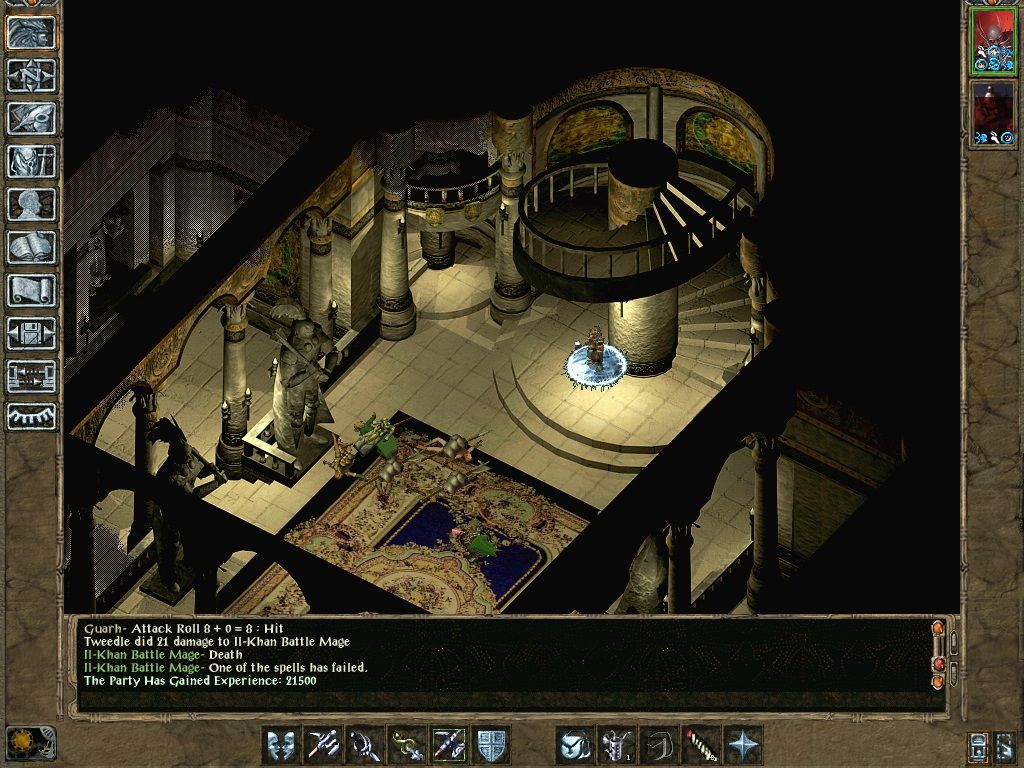Click the twin masks action button
This screenshot has width=1024, height=768.
(281, 745)
